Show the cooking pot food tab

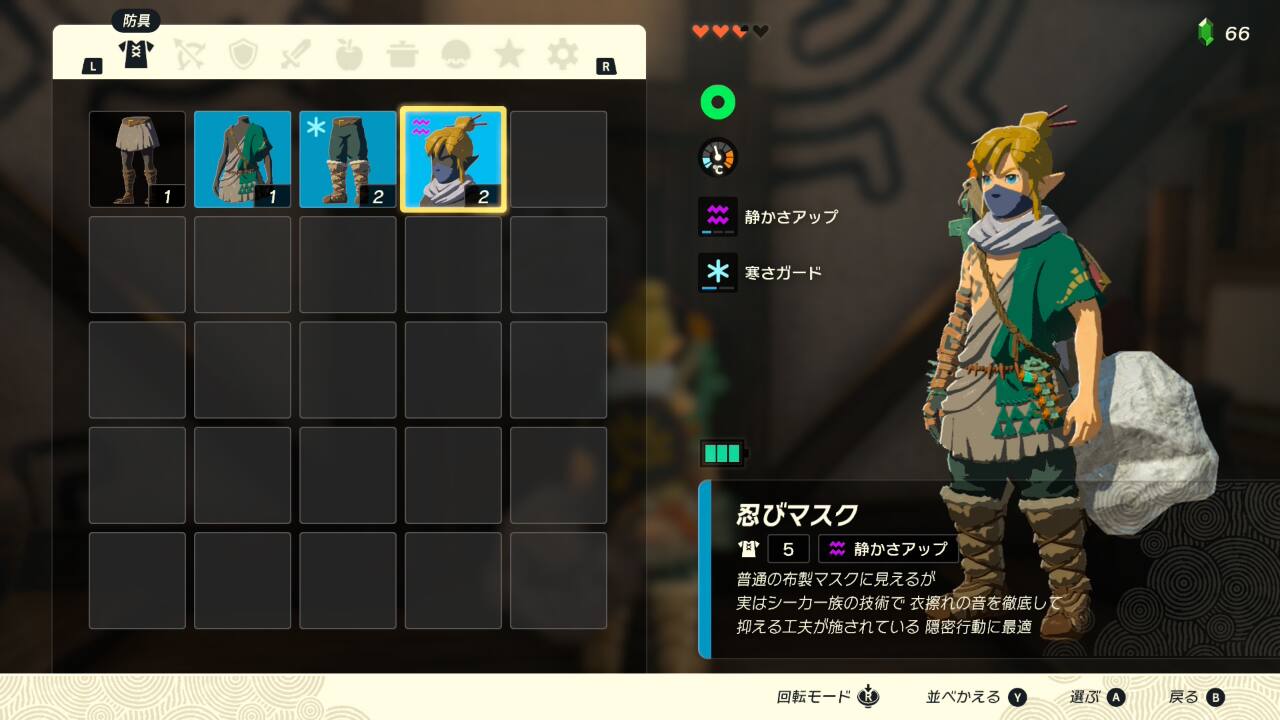403,54
